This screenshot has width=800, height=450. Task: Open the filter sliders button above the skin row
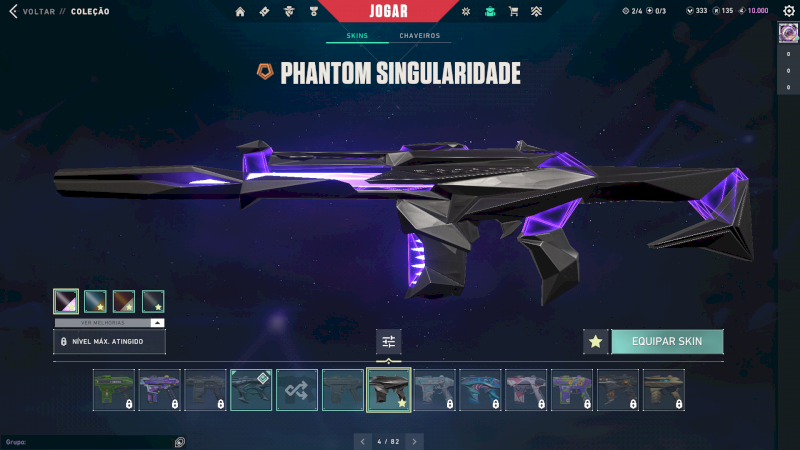pos(389,342)
